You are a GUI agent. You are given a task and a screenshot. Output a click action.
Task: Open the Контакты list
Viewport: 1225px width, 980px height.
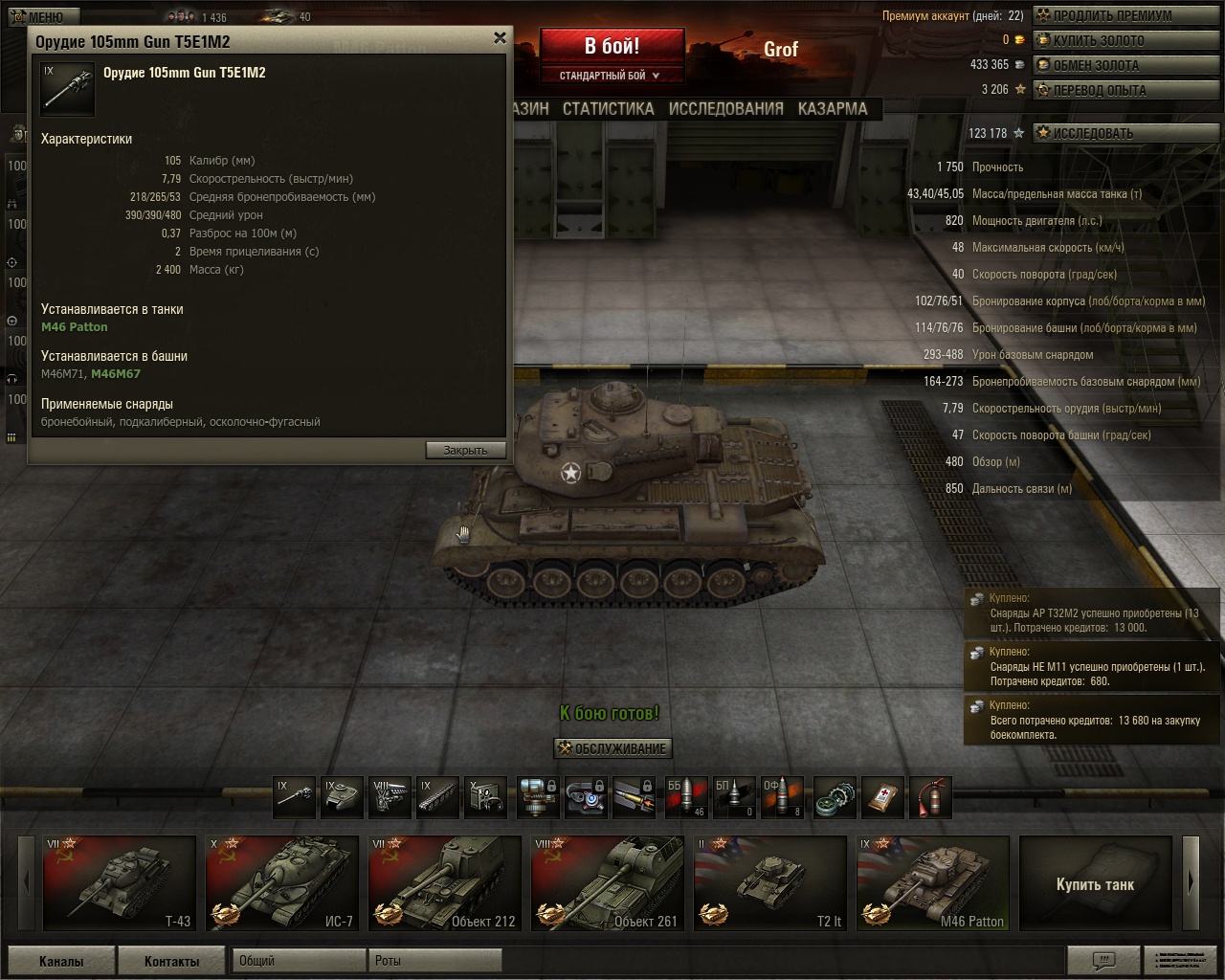172,961
